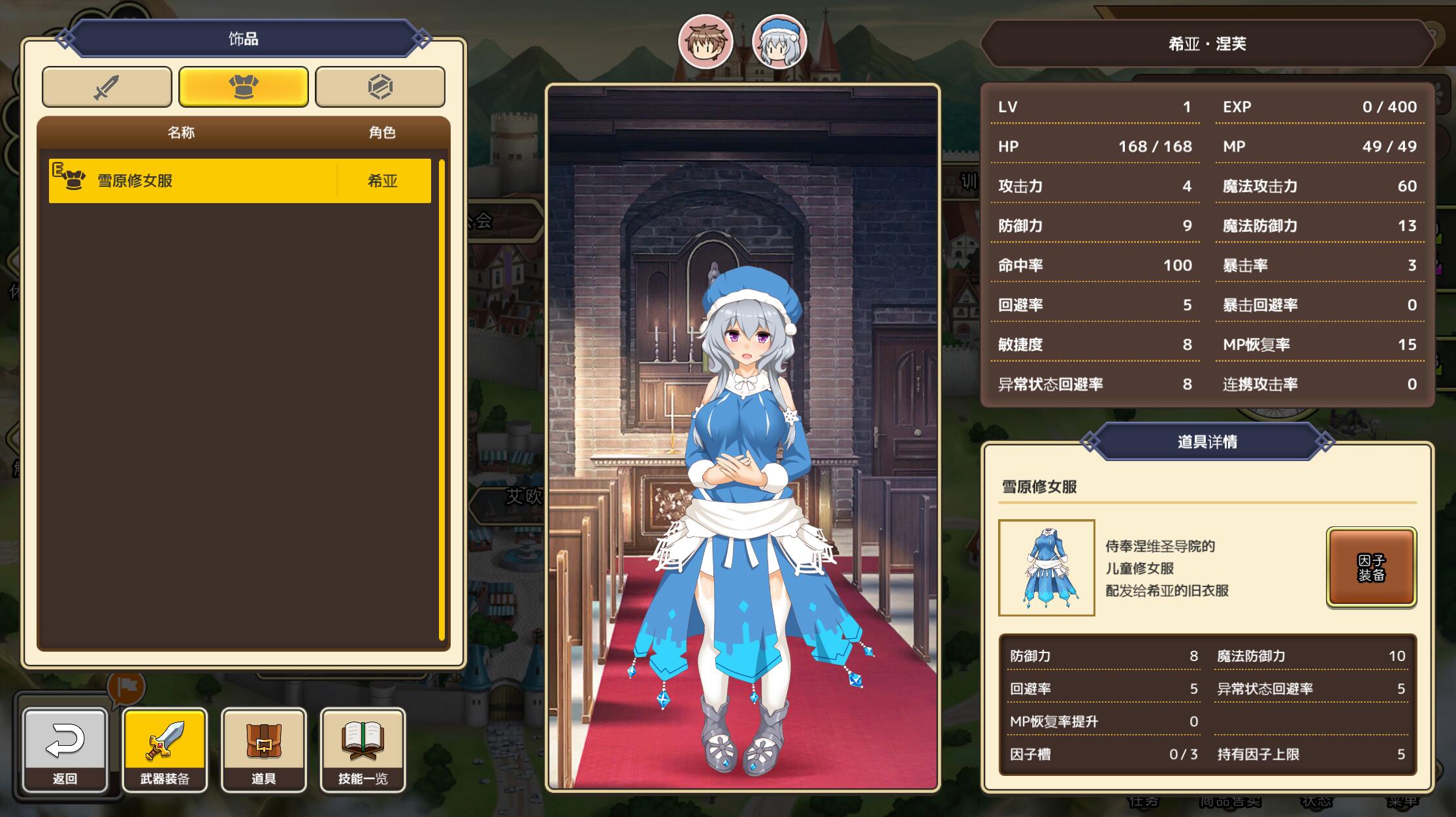Screen dimensions: 1456x817
Task: Click the 雪原修女服 item thumbnail
Action: coord(1046,568)
